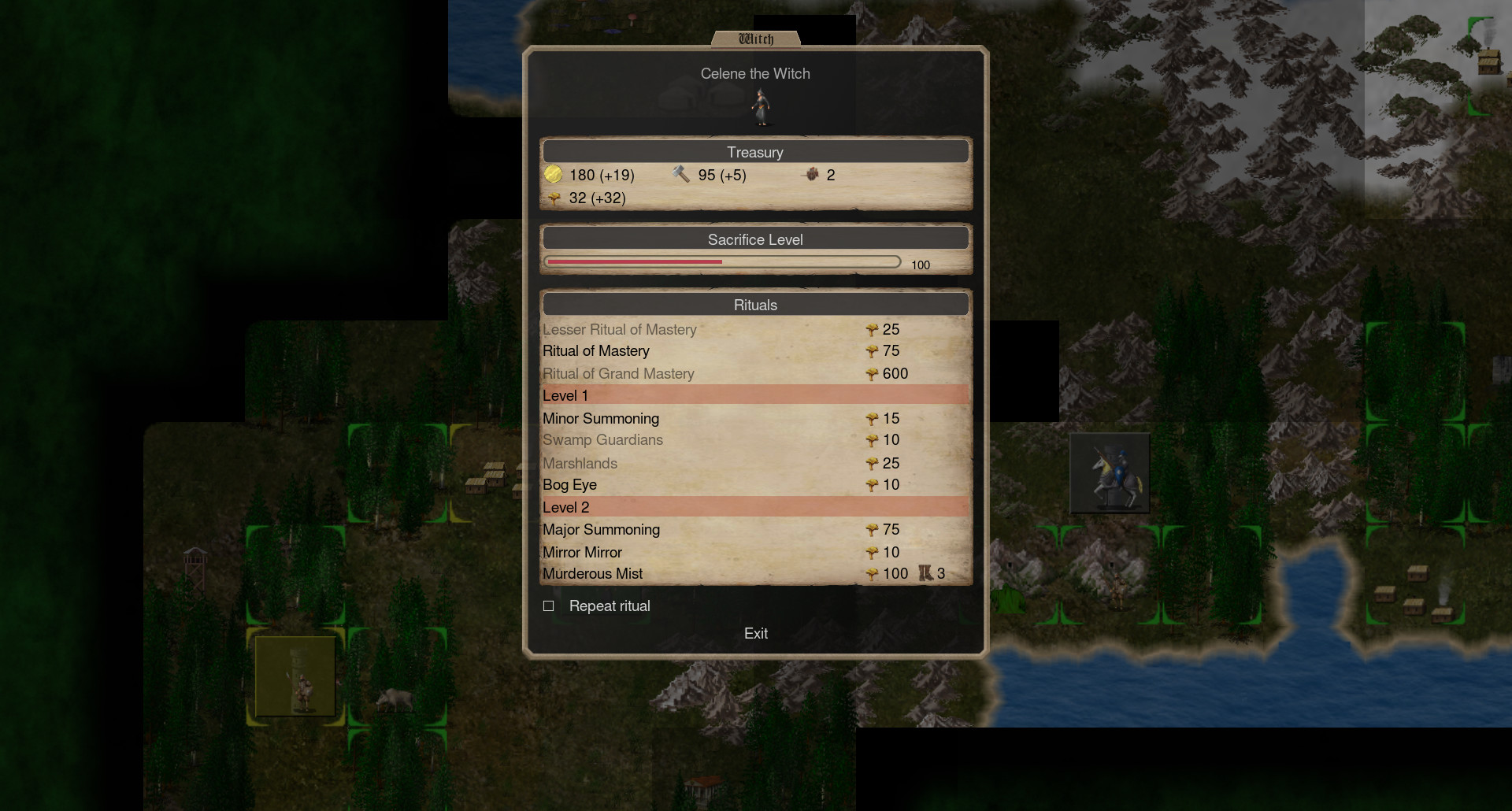Click the gold coin icon in Treasury
This screenshot has height=811, width=1512.
(554, 175)
